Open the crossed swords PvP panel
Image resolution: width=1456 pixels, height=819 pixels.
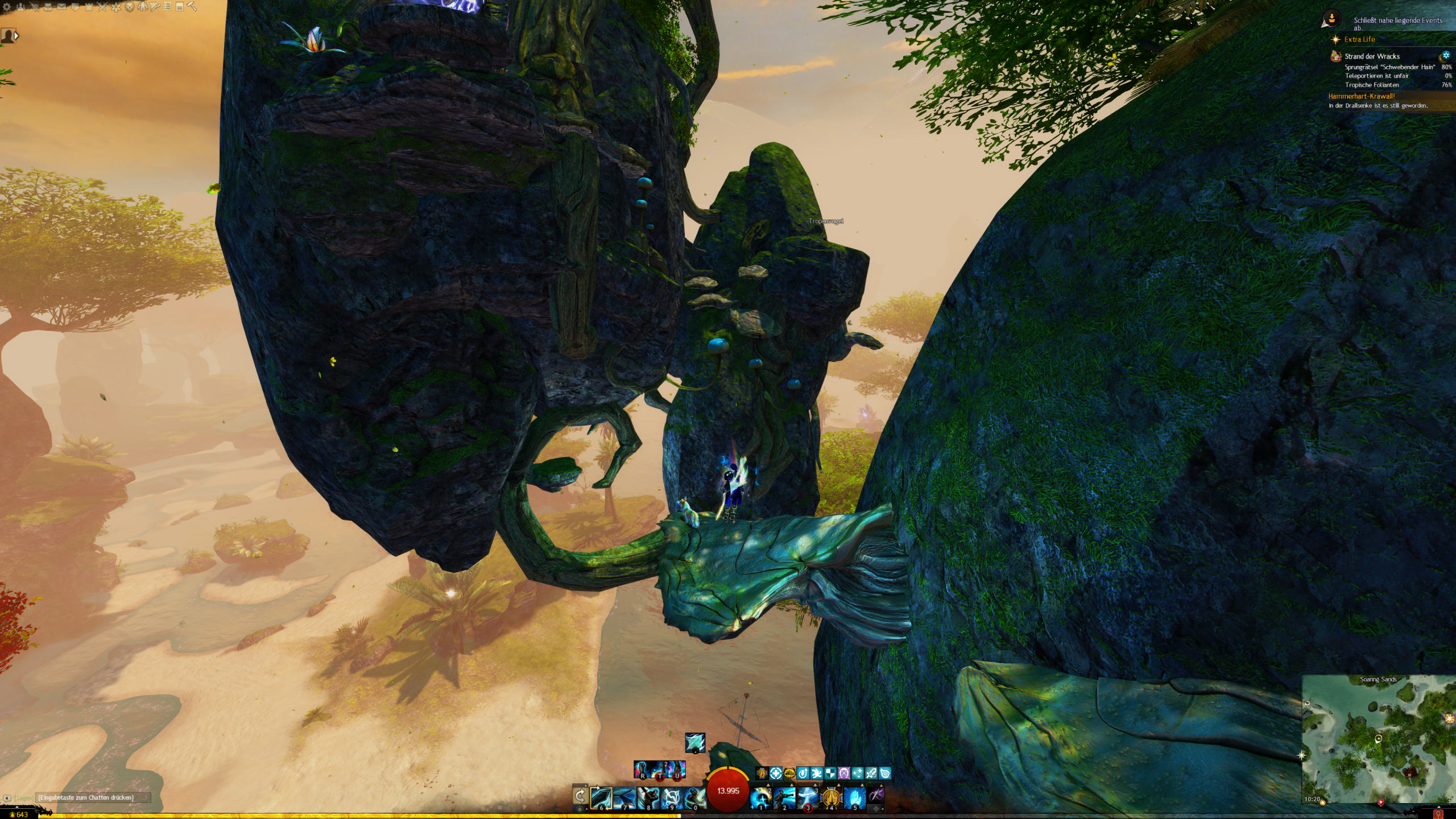coord(102,7)
